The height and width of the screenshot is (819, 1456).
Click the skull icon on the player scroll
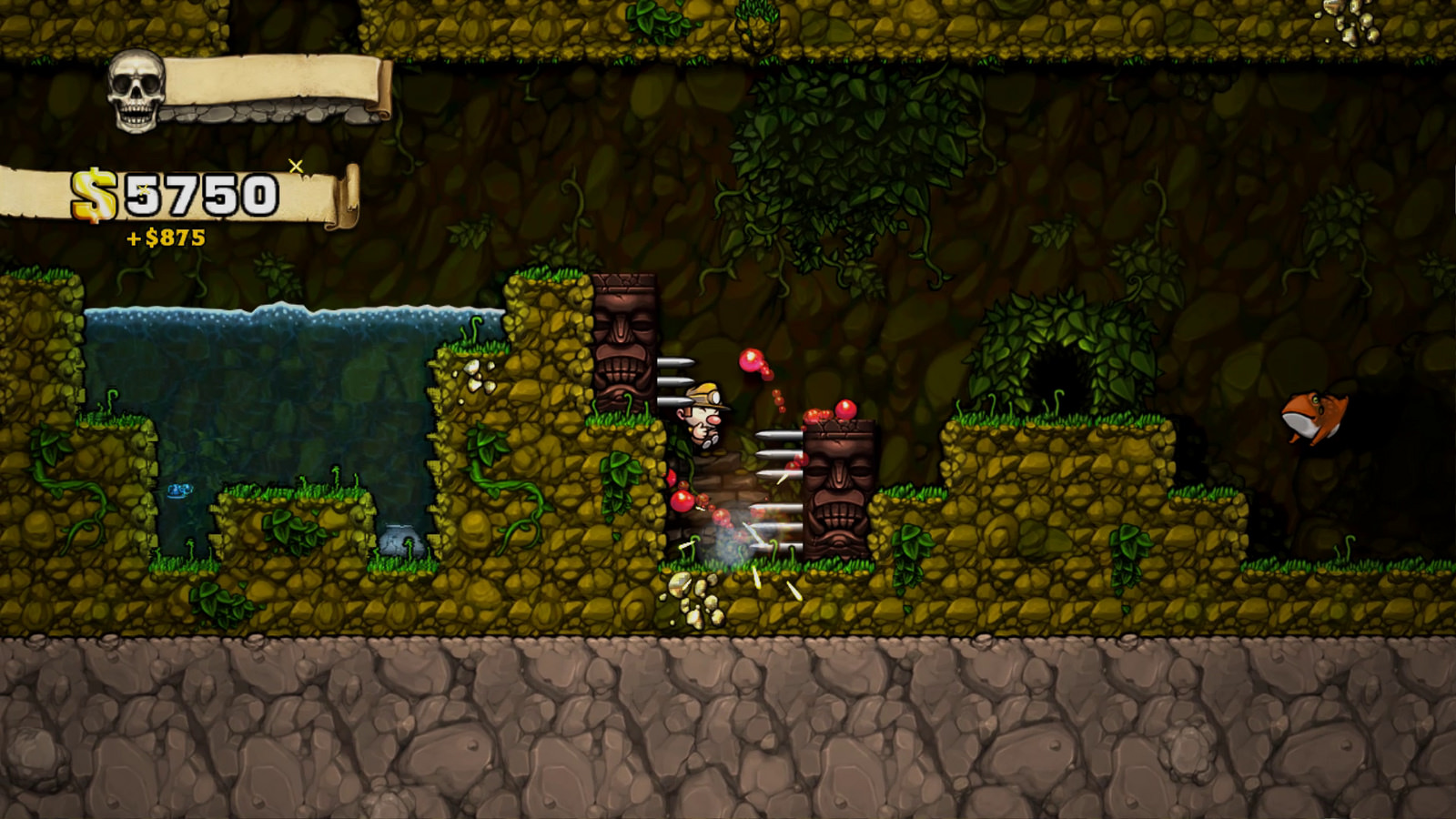[x=136, y=90]
